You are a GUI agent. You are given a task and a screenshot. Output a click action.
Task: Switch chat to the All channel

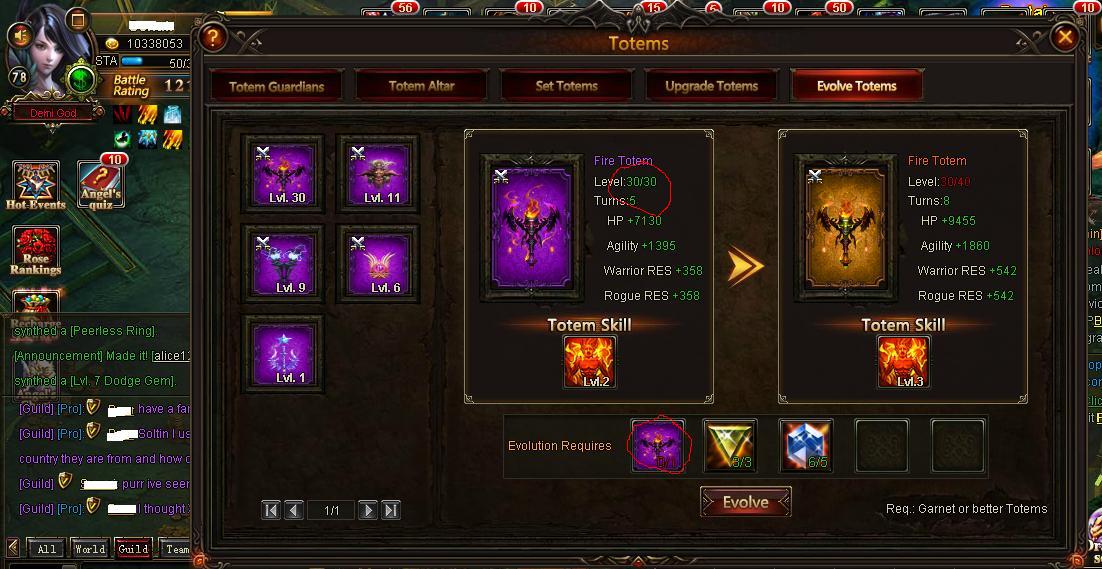pyautogui.click(x=46, y=549)
